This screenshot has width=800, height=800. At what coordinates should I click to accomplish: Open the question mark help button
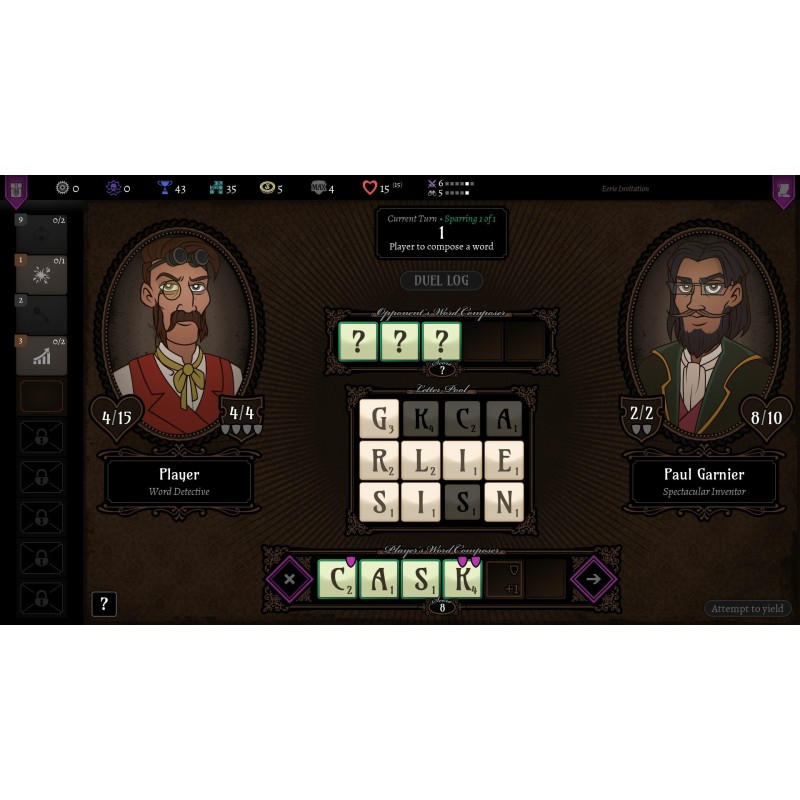pyautogui.click(x=104, y=604)
